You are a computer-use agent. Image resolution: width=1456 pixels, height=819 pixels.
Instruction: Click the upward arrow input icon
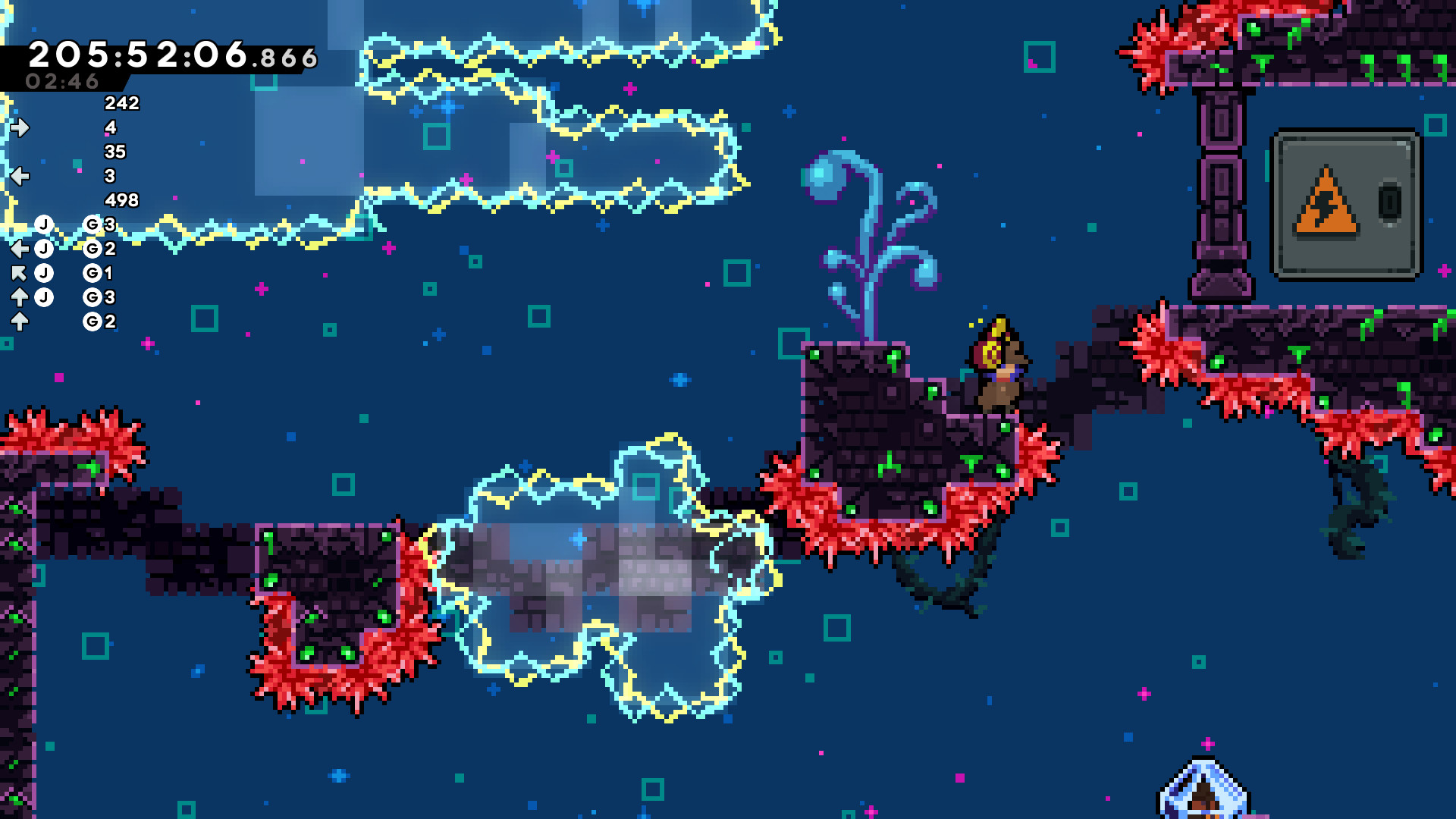click(20, 296)
